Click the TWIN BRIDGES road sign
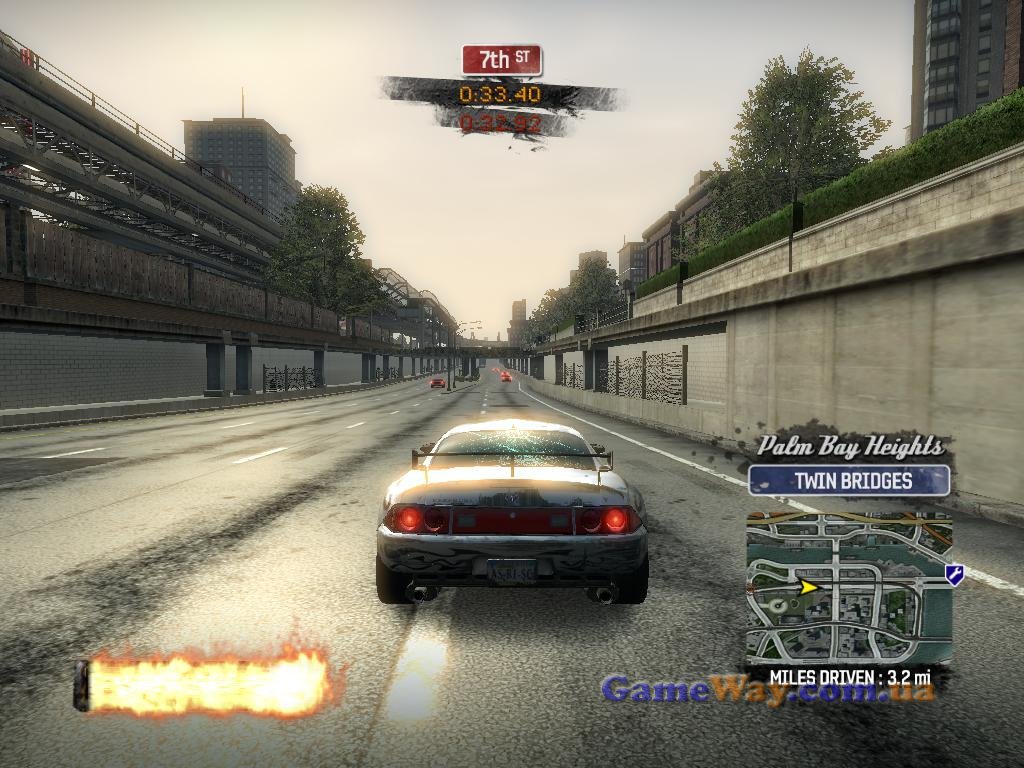Image resolution: width=1024 pixels, height=768 pixels. coord(848,480)
